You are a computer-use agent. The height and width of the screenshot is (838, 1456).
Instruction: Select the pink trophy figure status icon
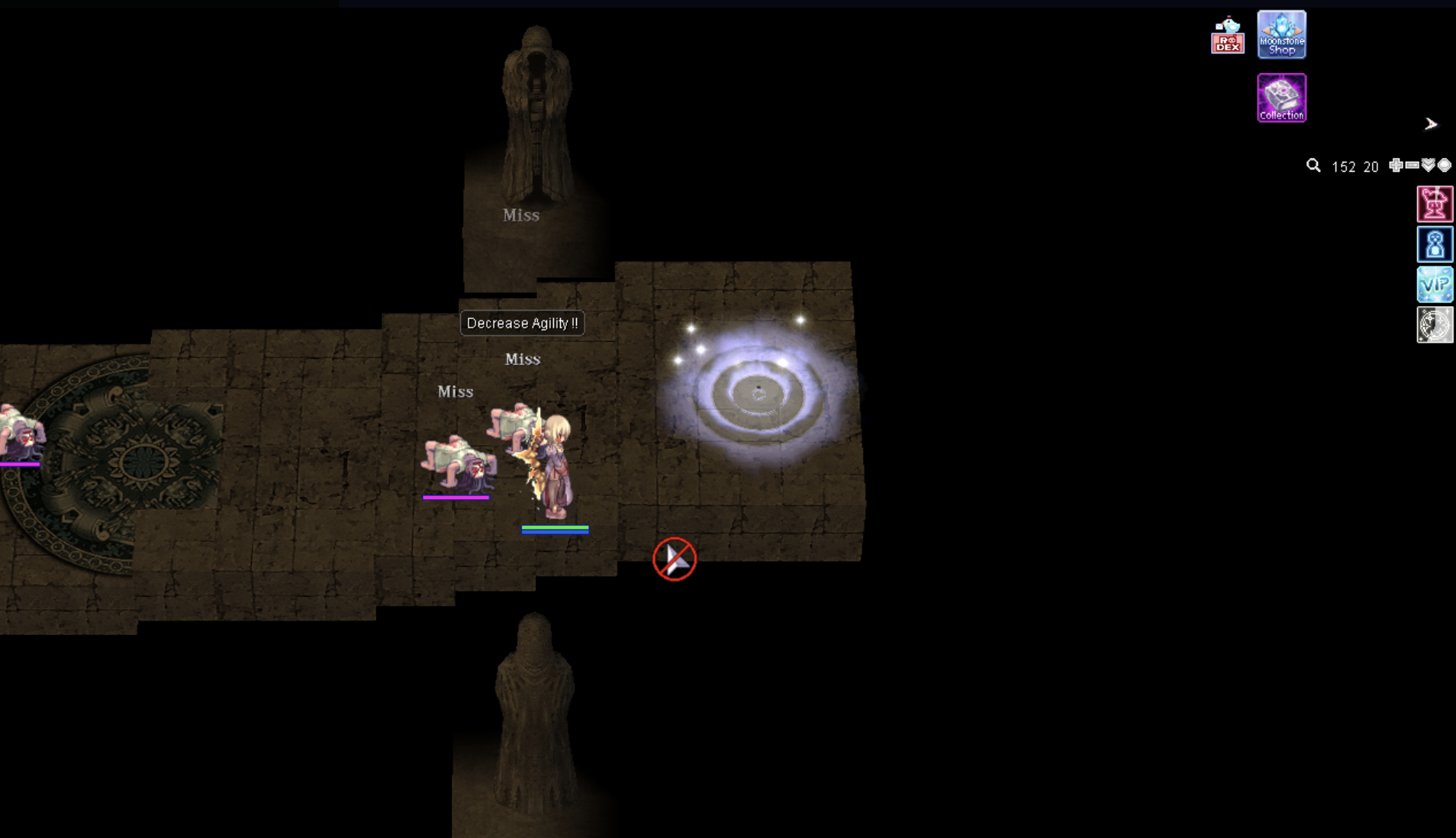[1435, 204]
